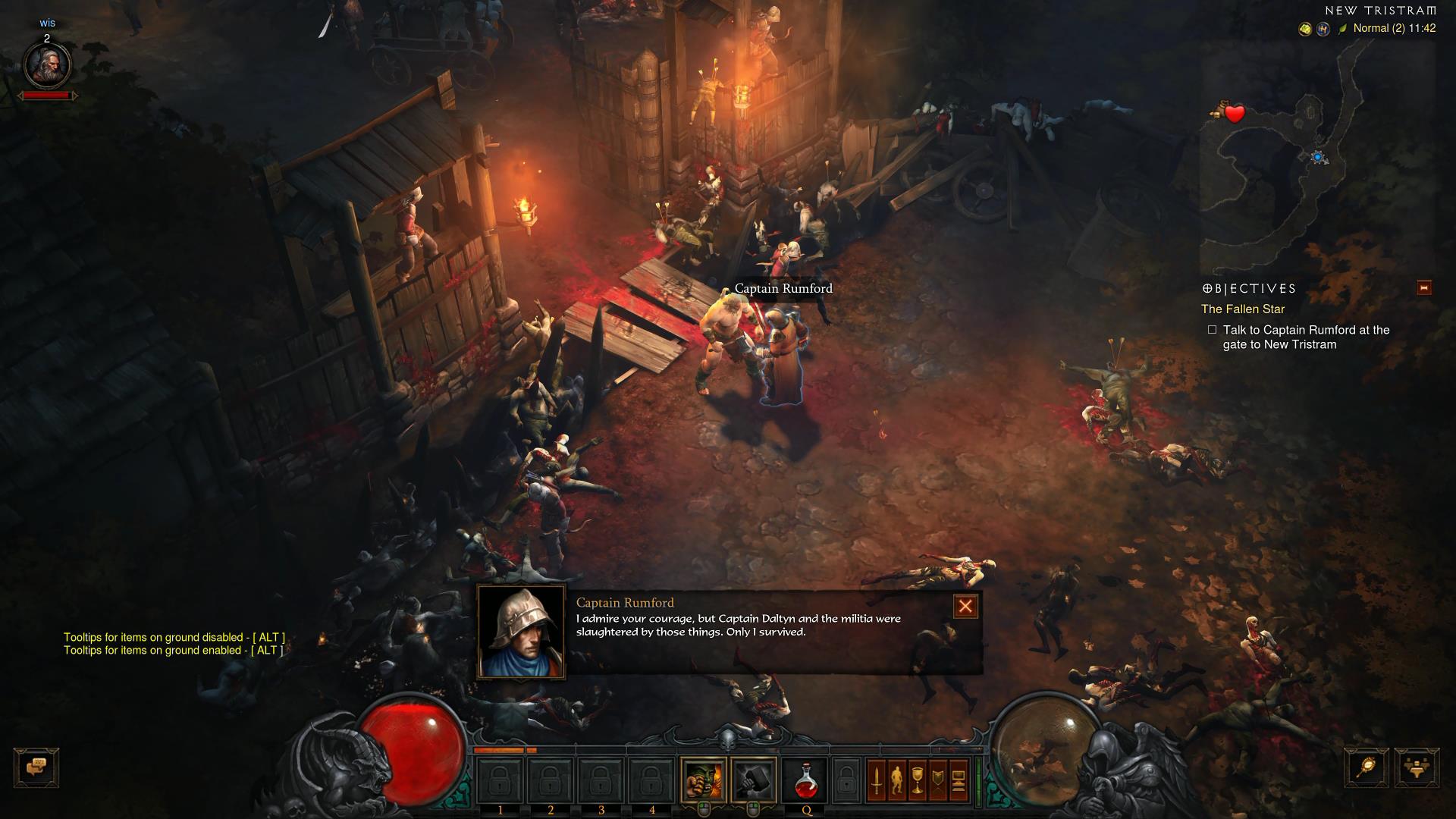Image resolution: width=1456 pixels, height=819 pixels.
Task: Click the heart marker on the minimap
Action: [1235, 115]
